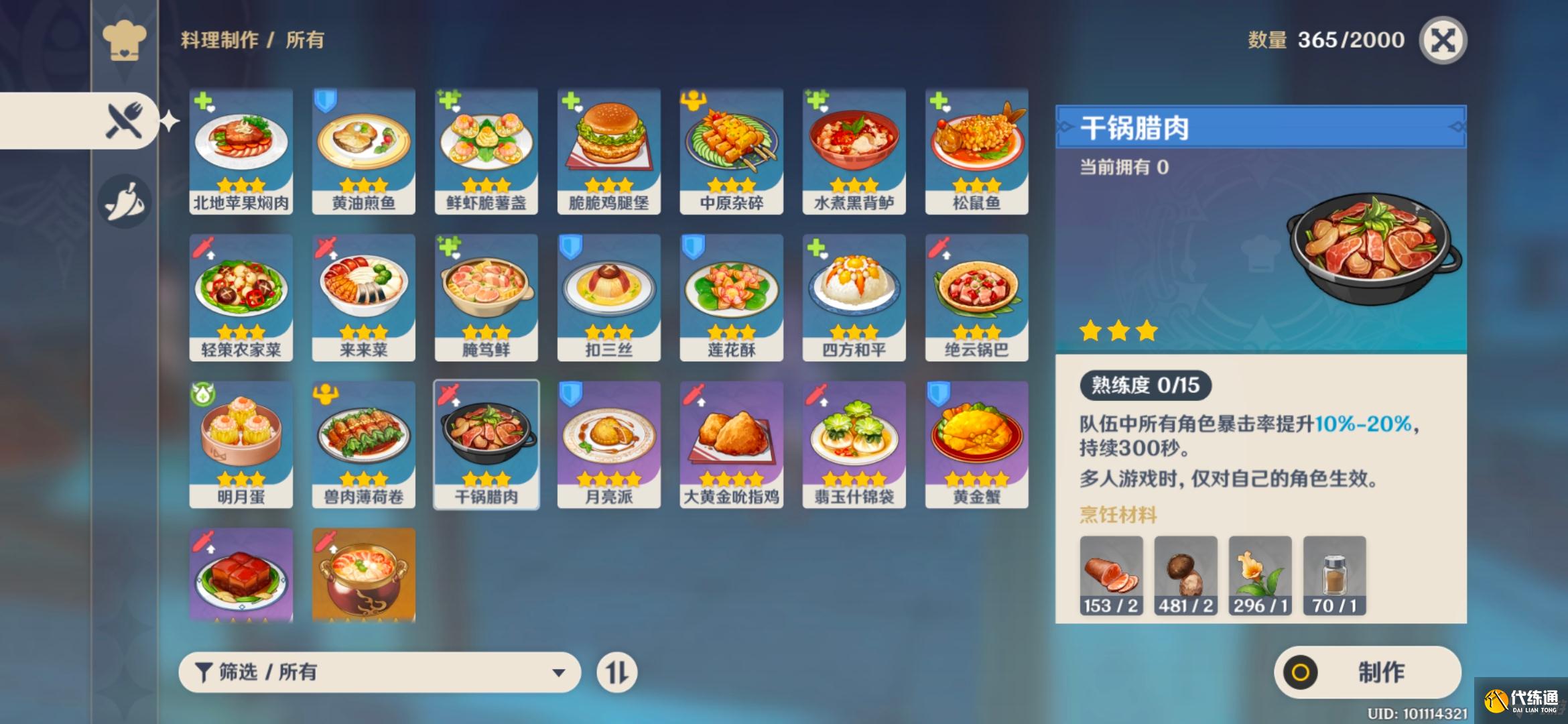Select the 脆脆鸡腿堡 burger recipe card
This screenshot has width=1568, height=724.
[608, 147]
